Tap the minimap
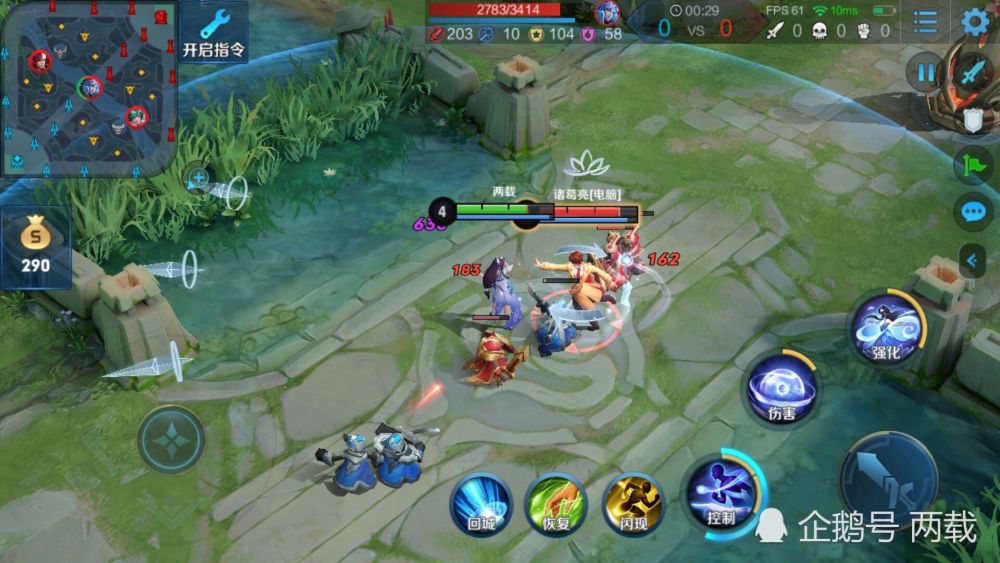This screenshot has height=563, width=1000. click(88, 88)
